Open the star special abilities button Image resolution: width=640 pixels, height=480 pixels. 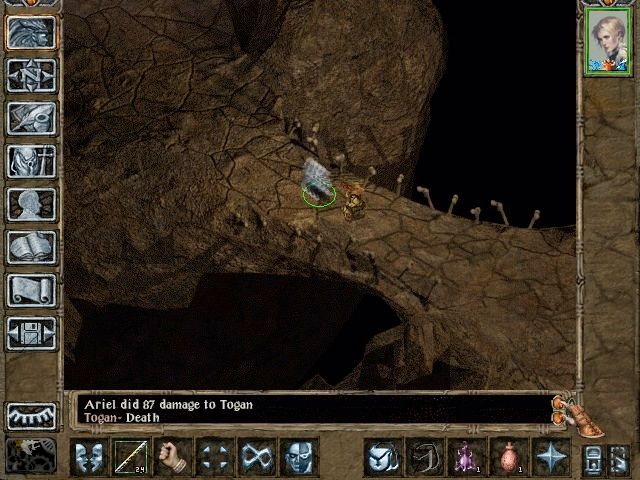[550, 458]
